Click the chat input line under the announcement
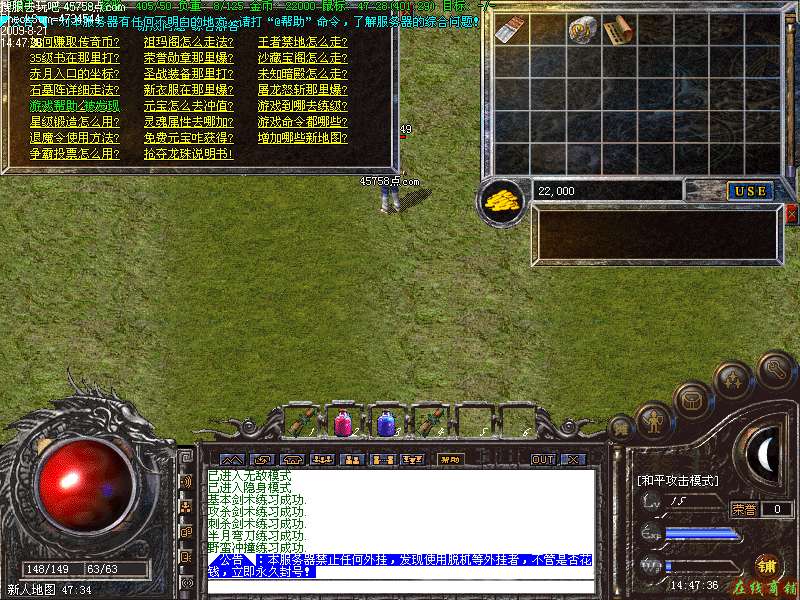This screenshot has height=600, width=800. [400, 585]
